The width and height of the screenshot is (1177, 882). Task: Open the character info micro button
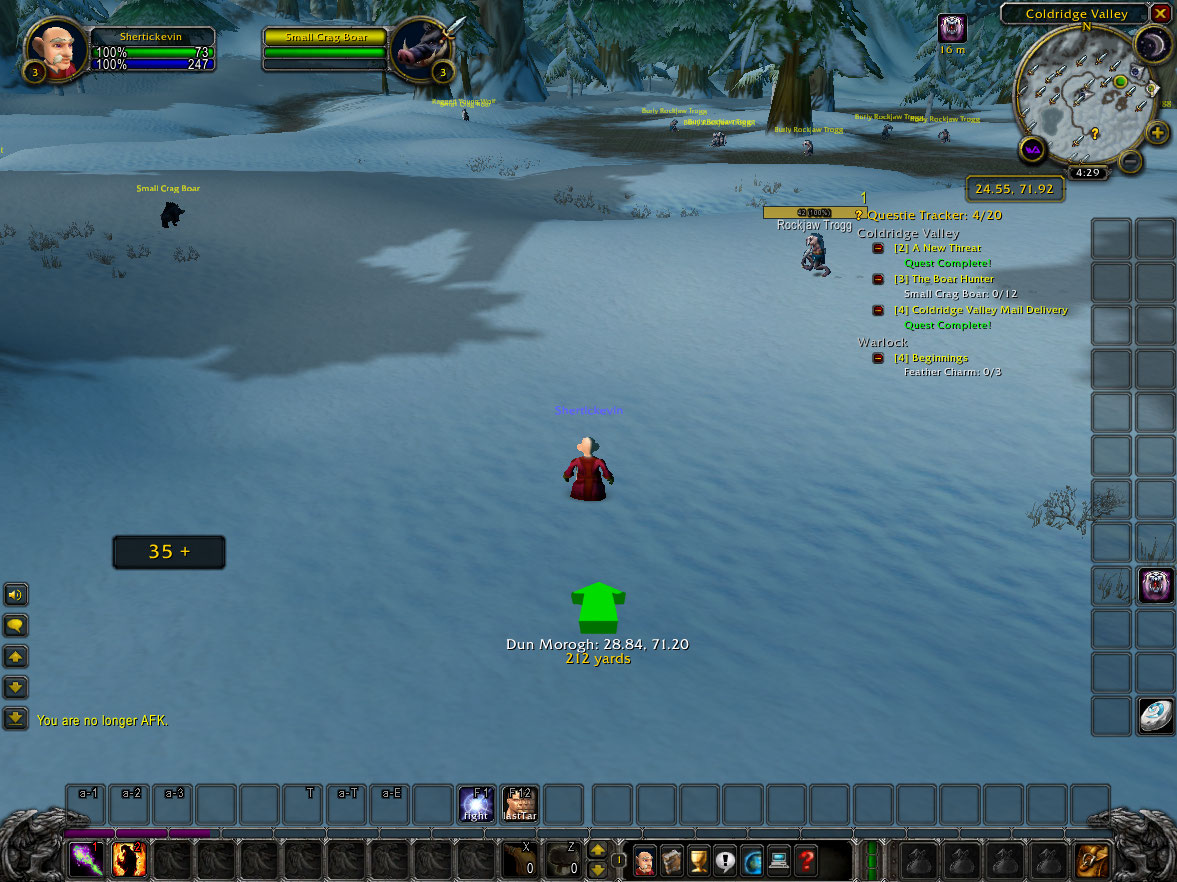(645, 860)
